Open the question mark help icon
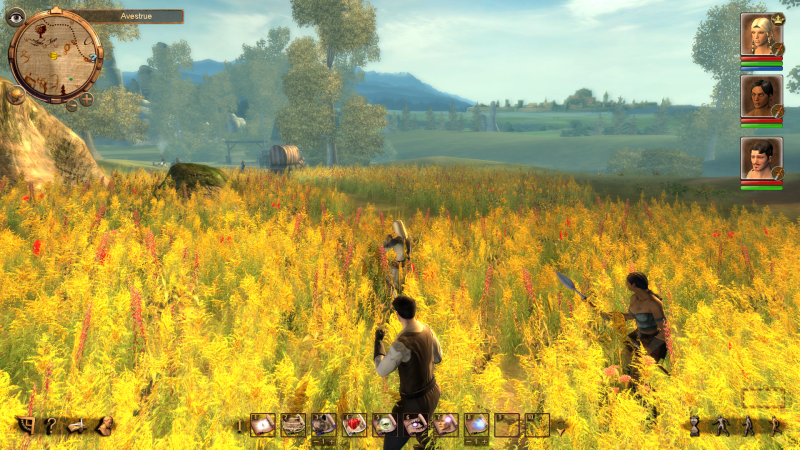Viewport: 800px width, 450px height. point(50,426)
